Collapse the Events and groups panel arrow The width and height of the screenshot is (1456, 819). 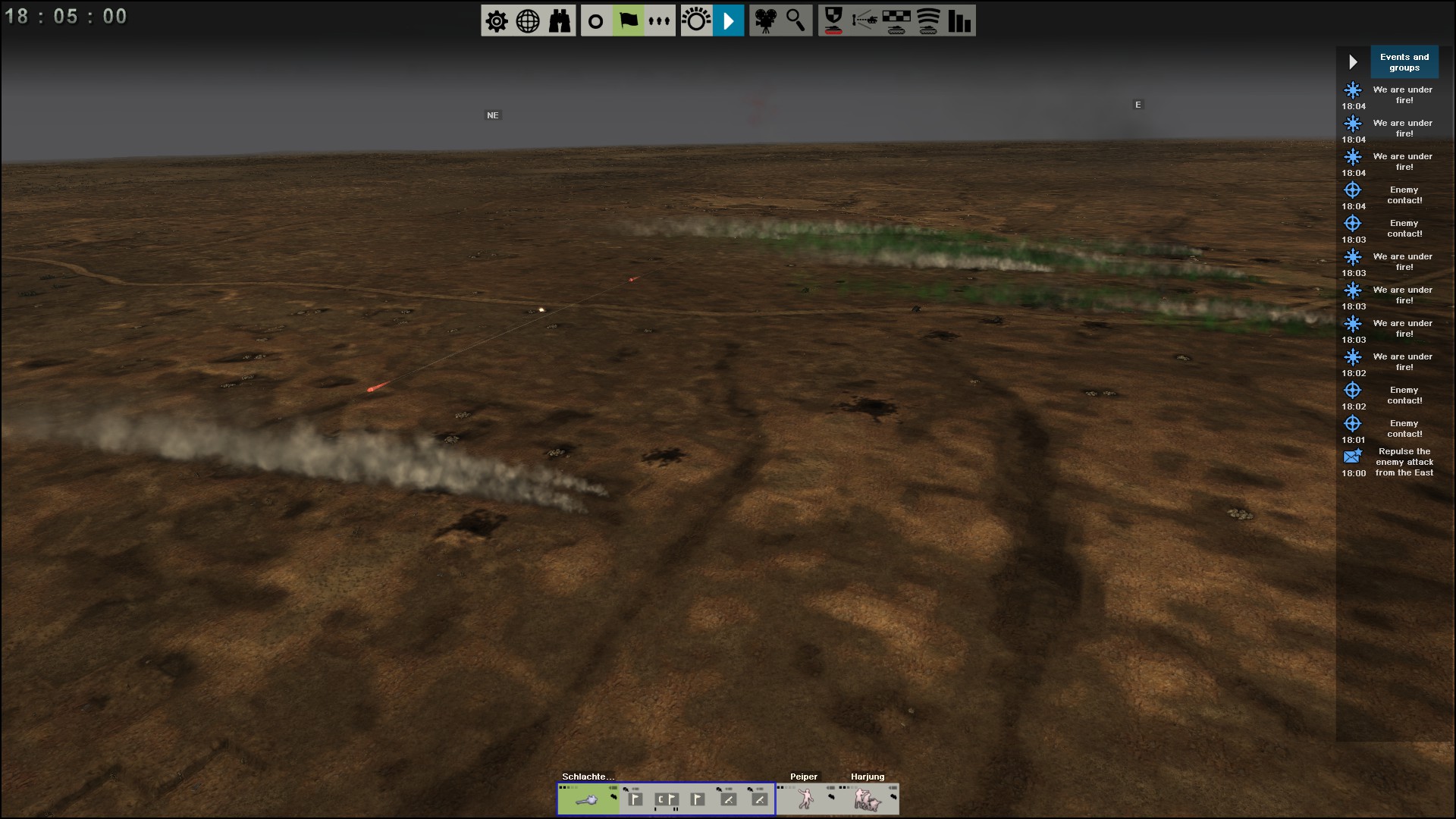[1353, 62]
